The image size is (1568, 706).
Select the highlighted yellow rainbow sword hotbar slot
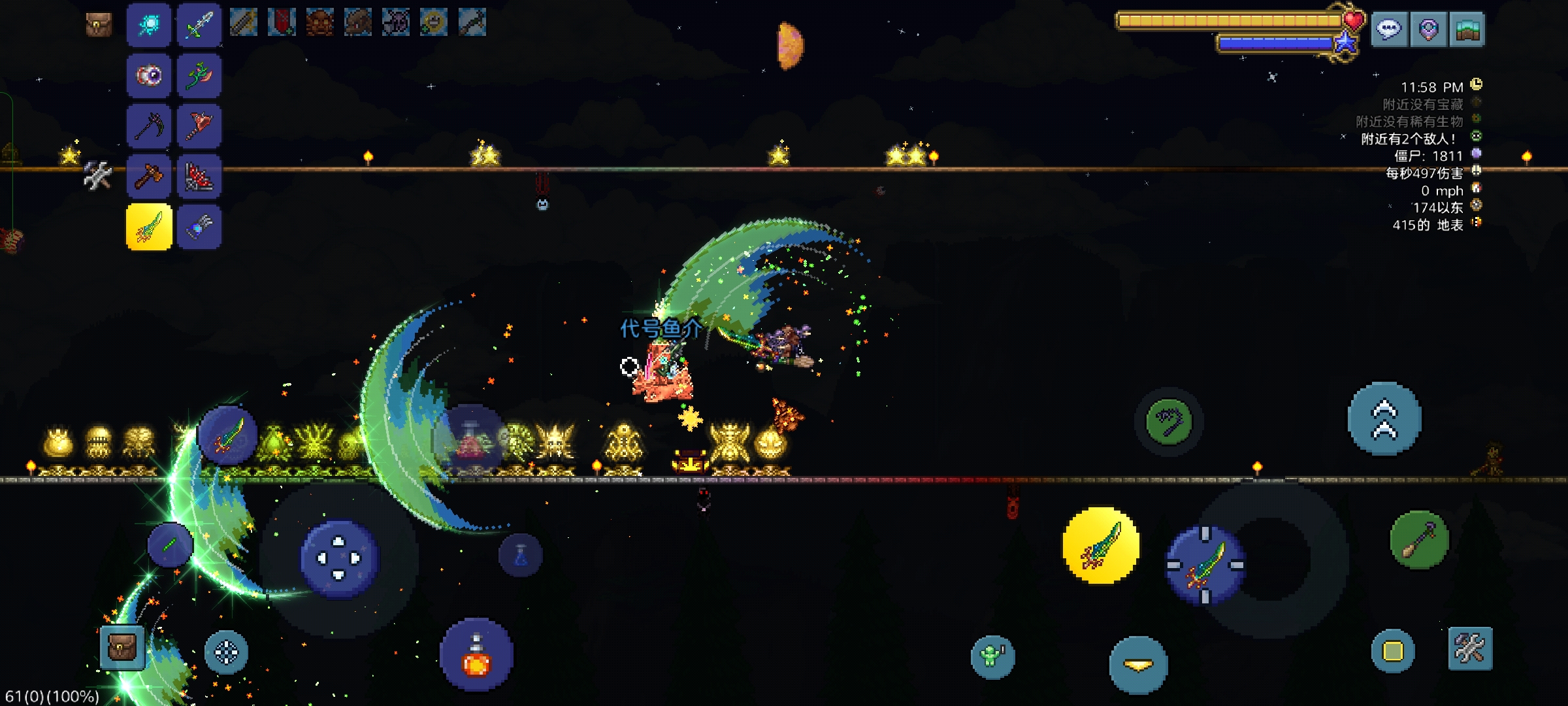(149, 227)
